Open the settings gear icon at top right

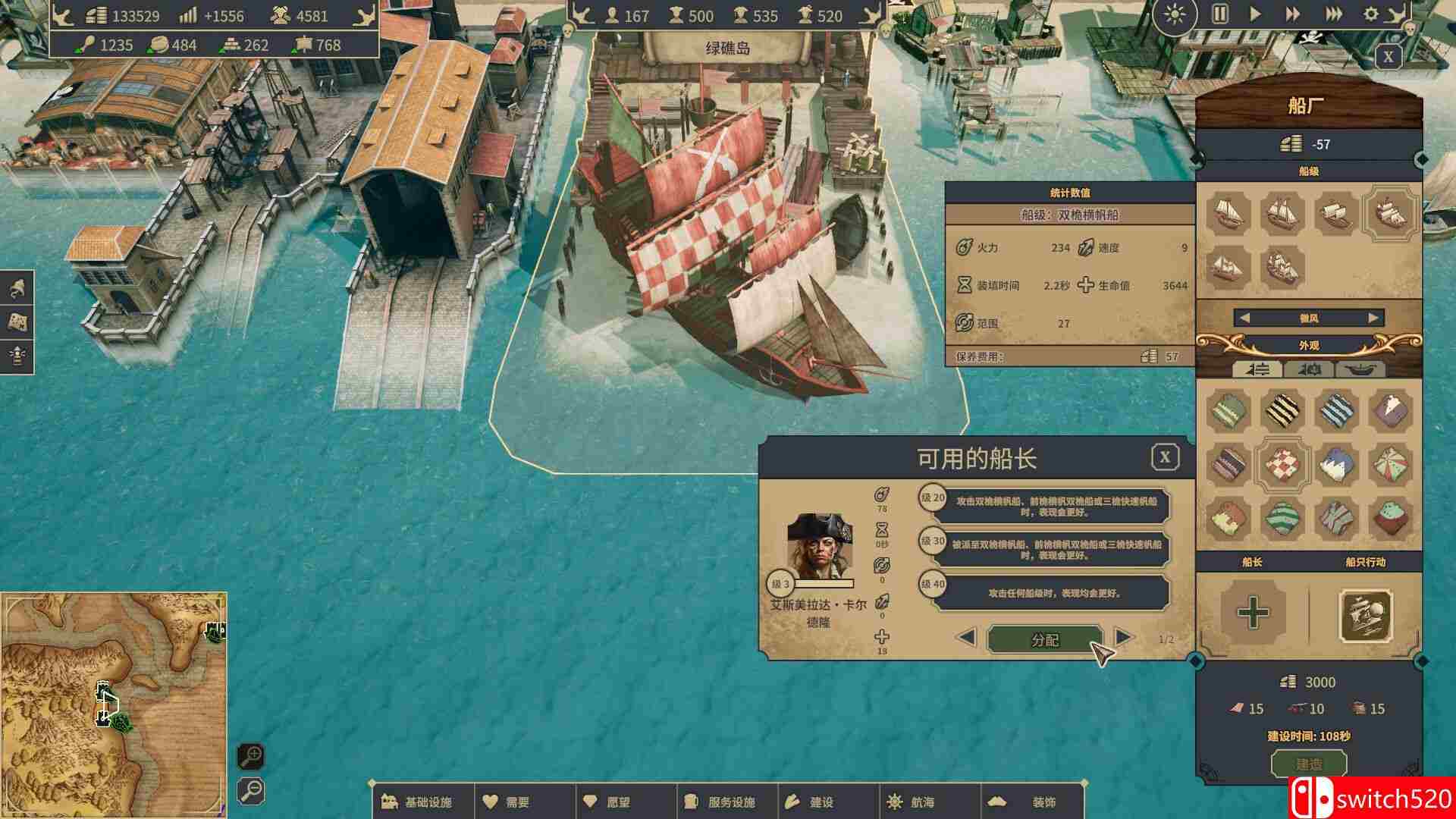click(1372, 14)
